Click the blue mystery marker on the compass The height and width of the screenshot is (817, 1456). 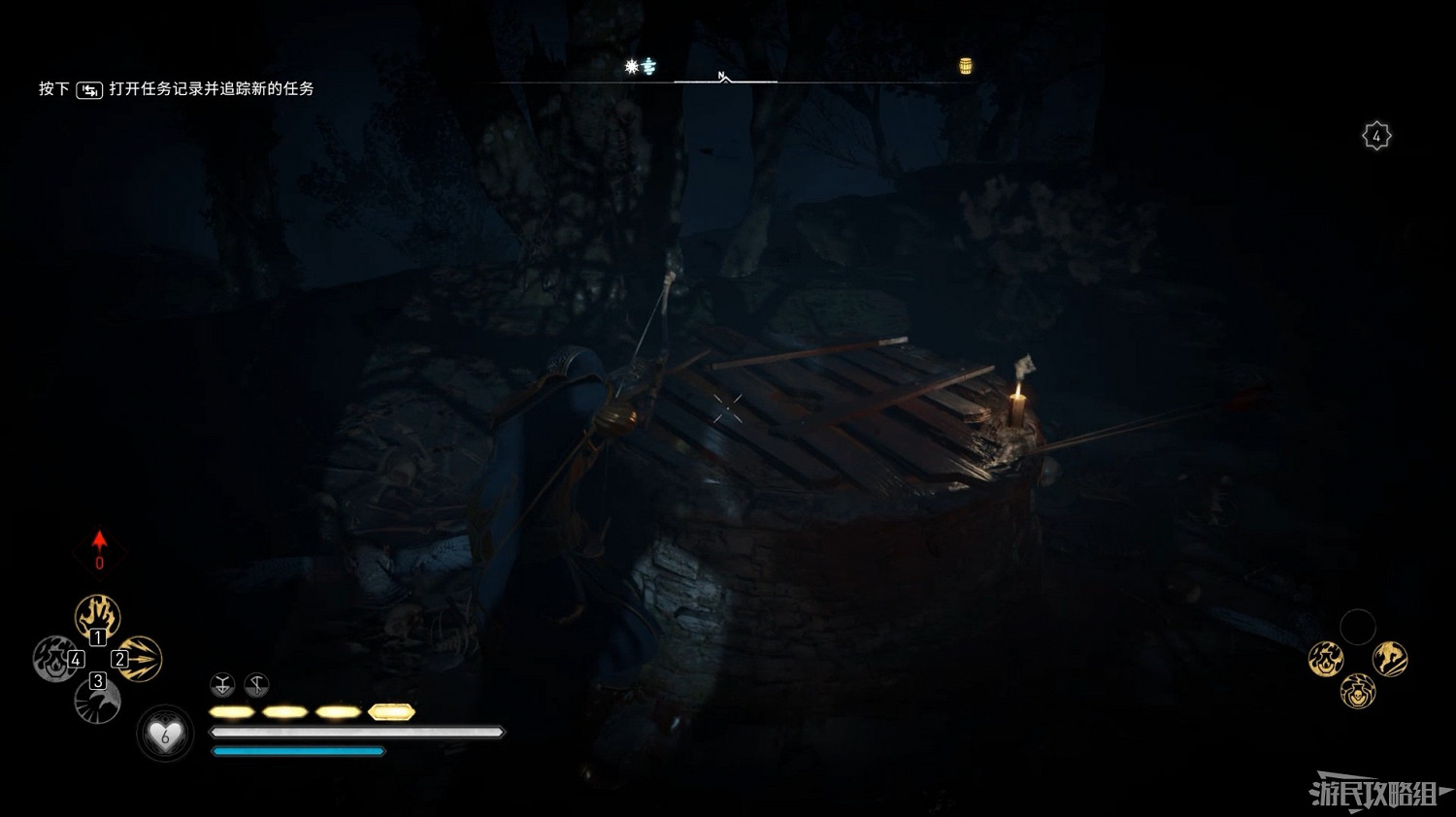649,68
